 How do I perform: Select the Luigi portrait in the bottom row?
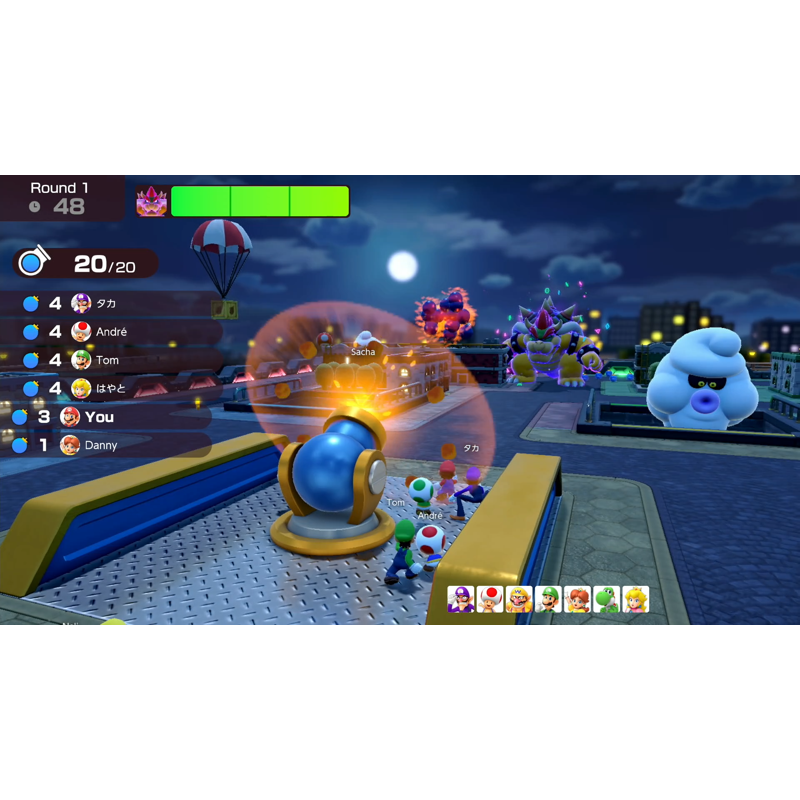[x=548, y=599]
